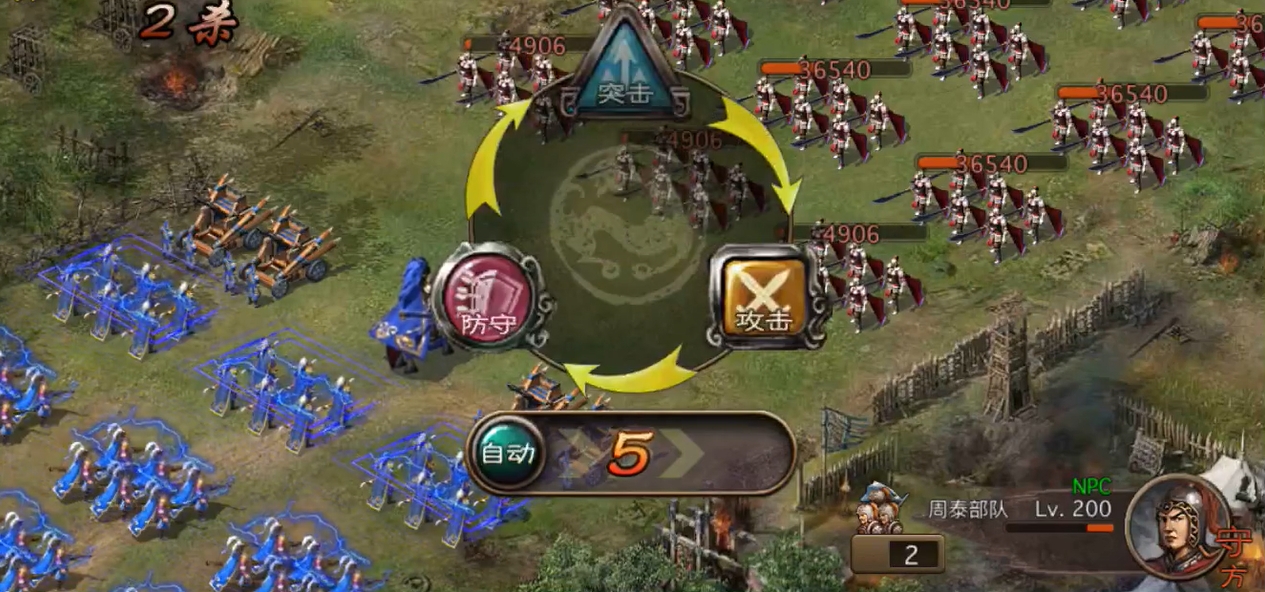Select the 防守 defend command
The width and height of the screenshot is (1265, 592).
[485, 297]
